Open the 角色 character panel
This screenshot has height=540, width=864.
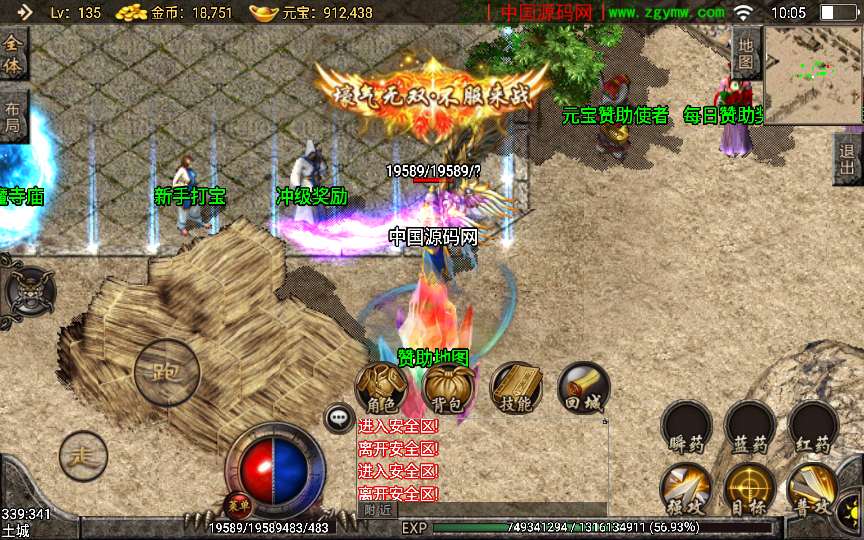(x=381, y=386)
